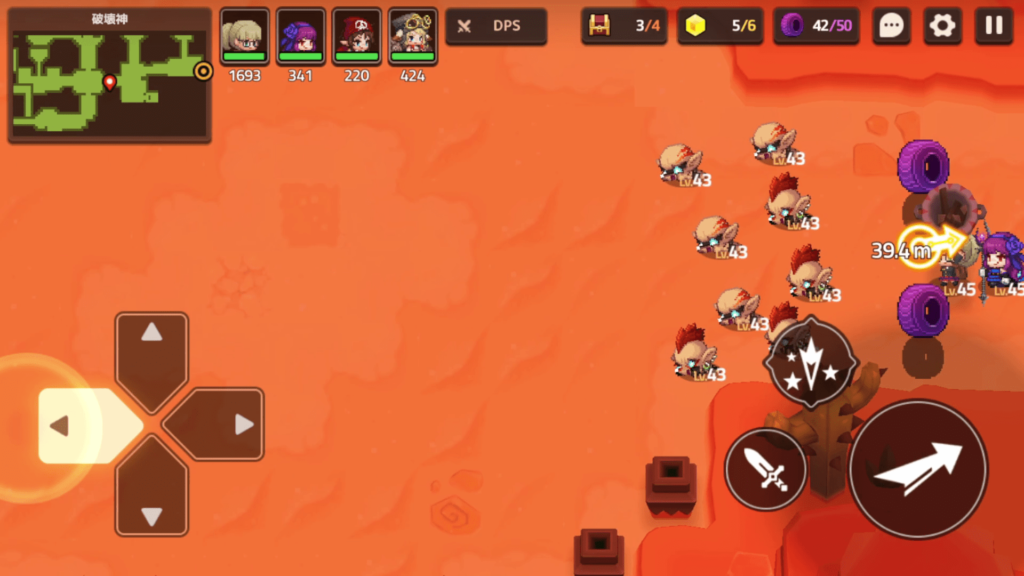Screen dimensions: 1024x576
Task: Choose the red-hat hero portrait
Action: (x=357, y=37)
